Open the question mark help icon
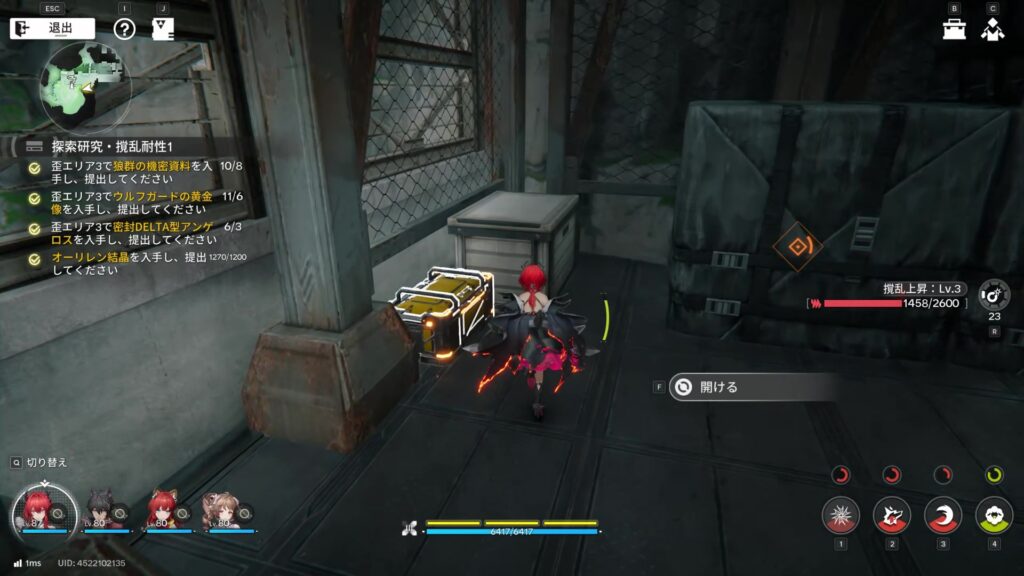Image resolution: width=1024 pixels, height=576 pixels. point(124,28)
